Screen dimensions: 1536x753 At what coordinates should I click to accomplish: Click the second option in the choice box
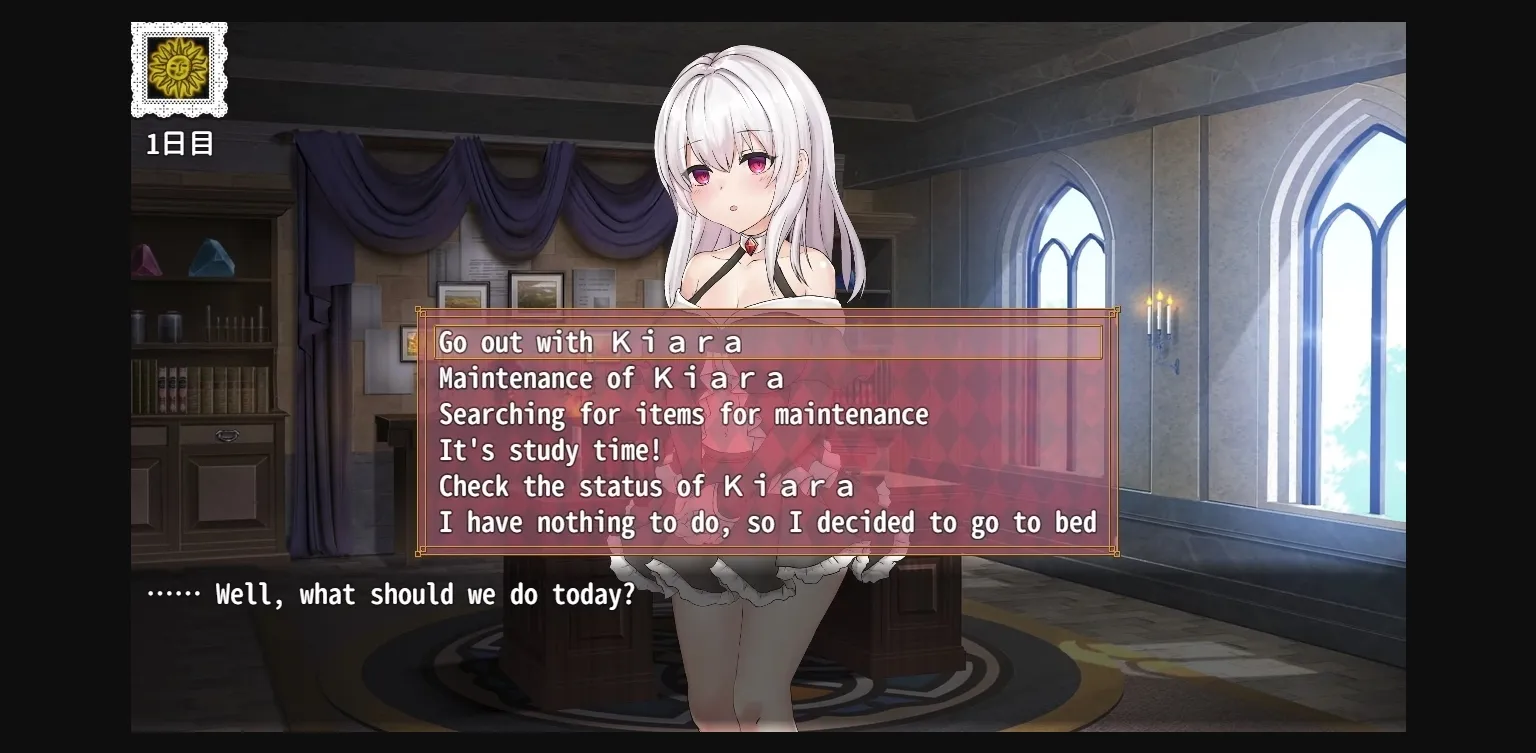610,378
